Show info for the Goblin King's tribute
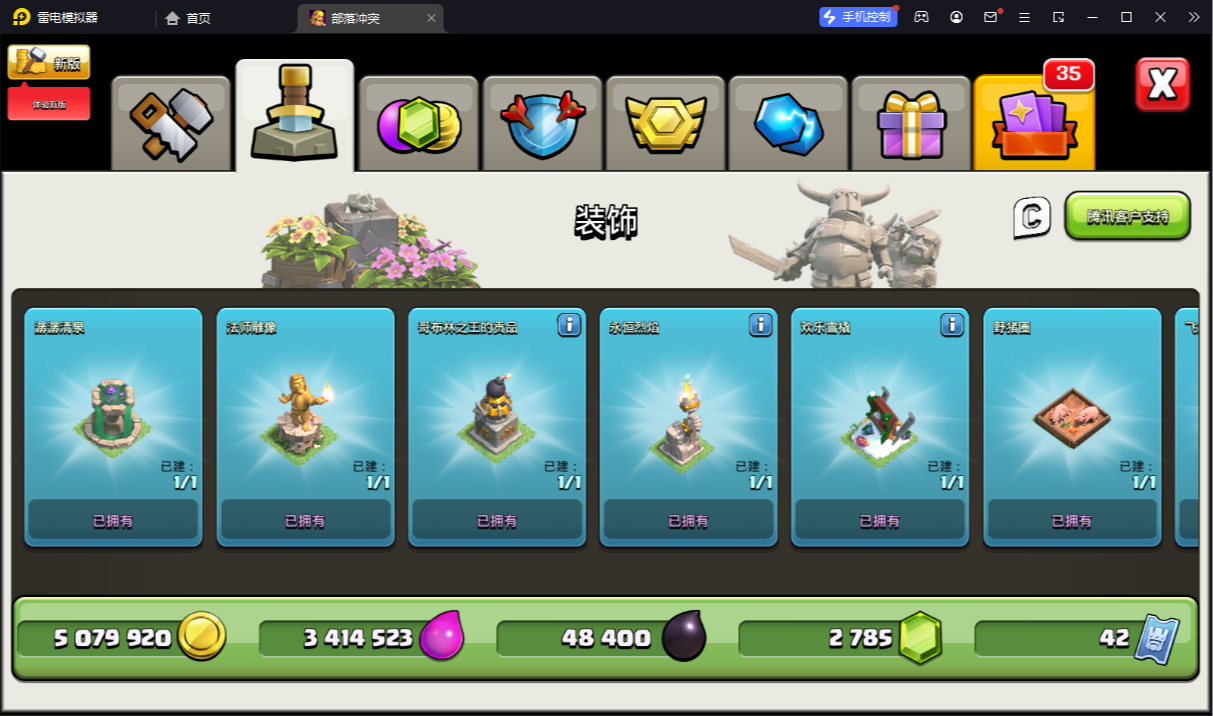This screenshot has height=716, width=1213. click(x=569, y=324)
